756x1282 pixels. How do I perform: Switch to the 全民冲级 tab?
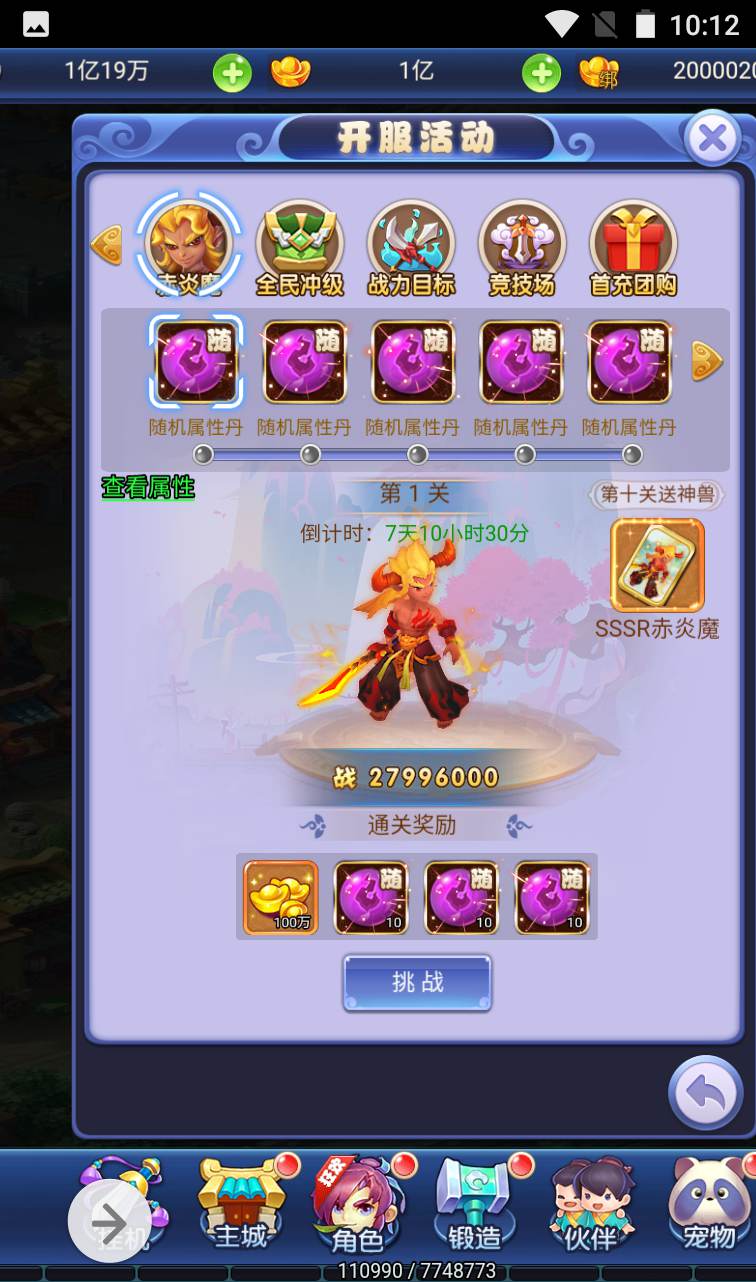click(299, 249)
